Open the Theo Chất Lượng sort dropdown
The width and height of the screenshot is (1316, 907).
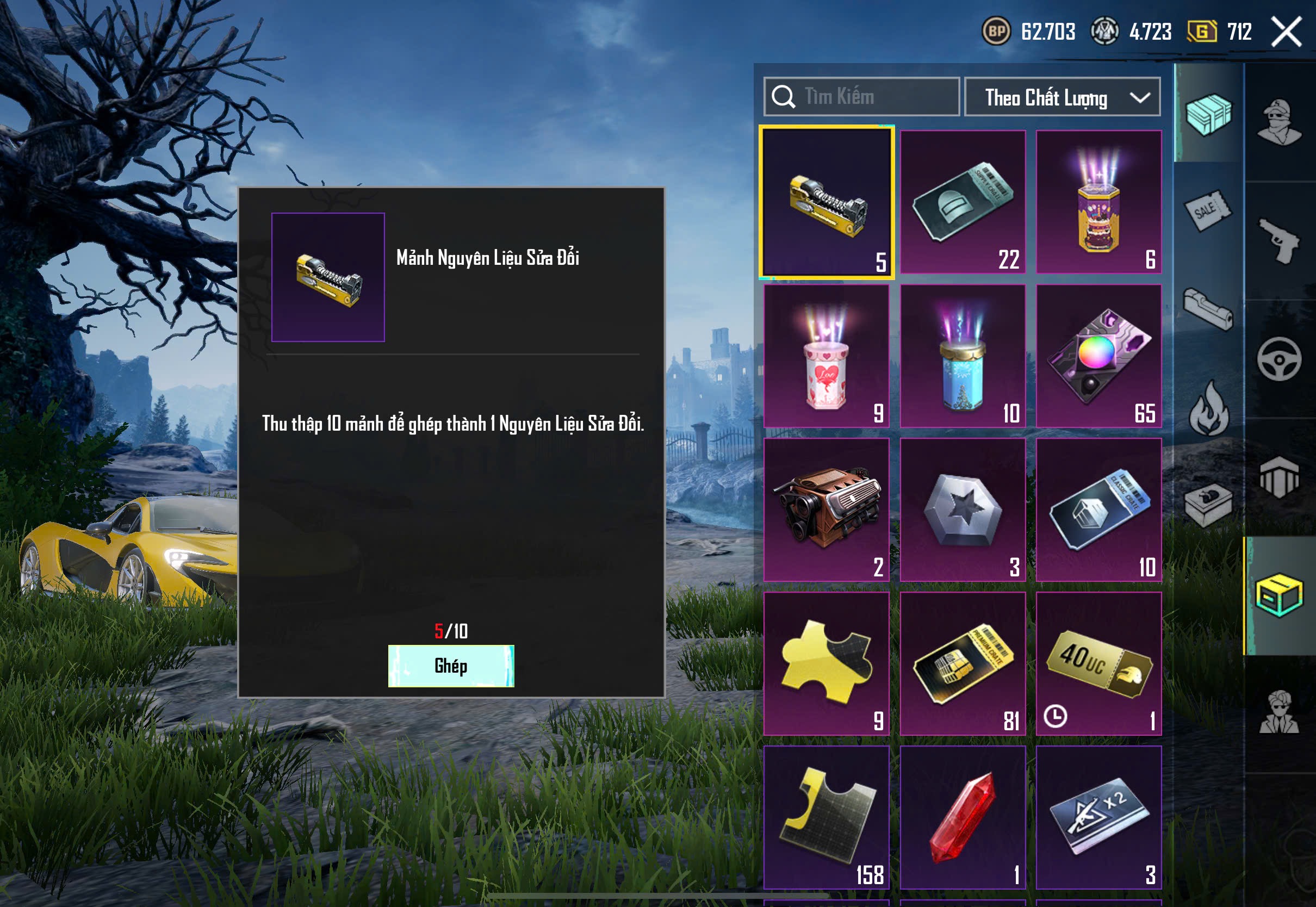(1062, 97)
